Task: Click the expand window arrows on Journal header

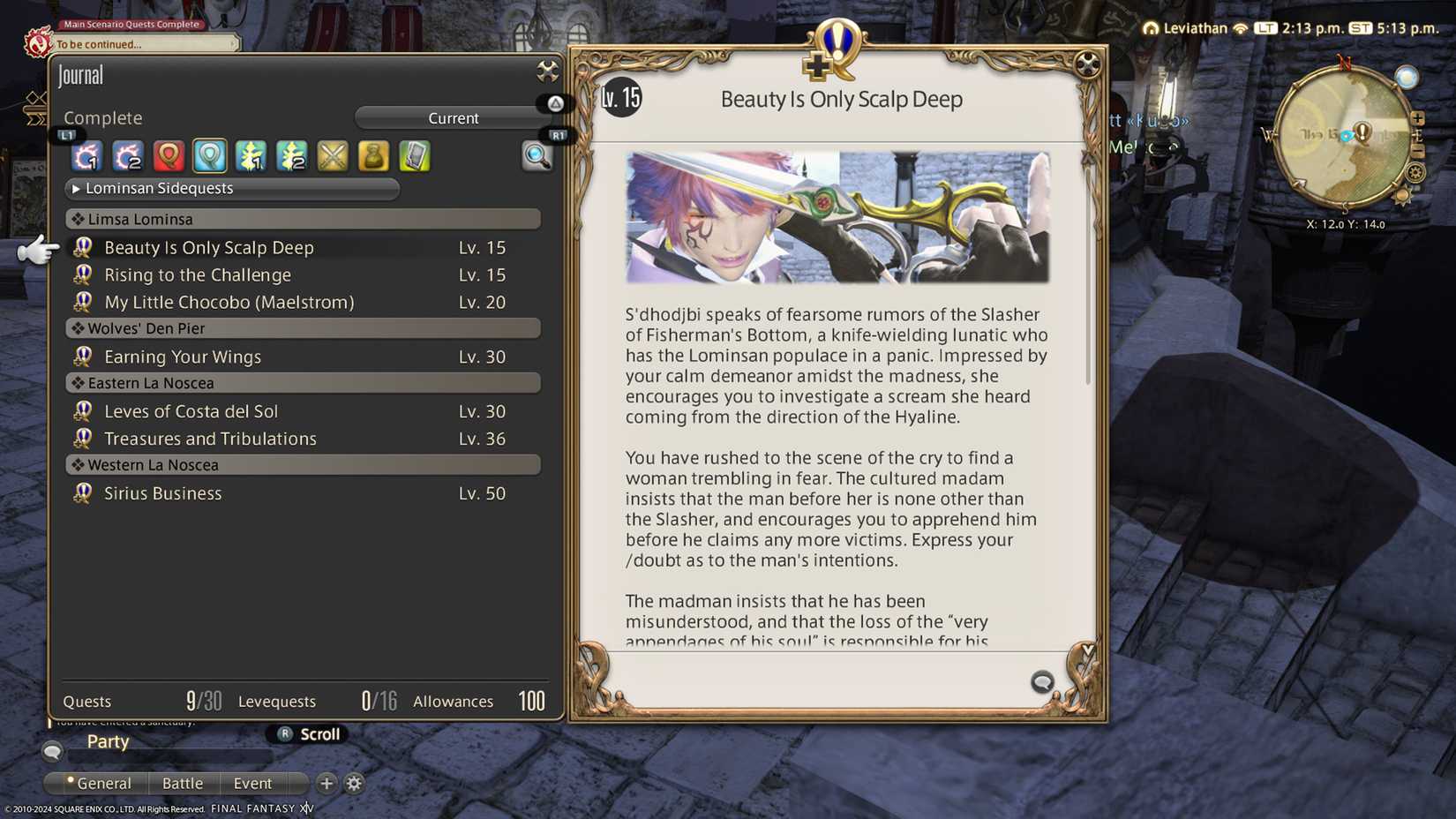Action: point(549,73)
